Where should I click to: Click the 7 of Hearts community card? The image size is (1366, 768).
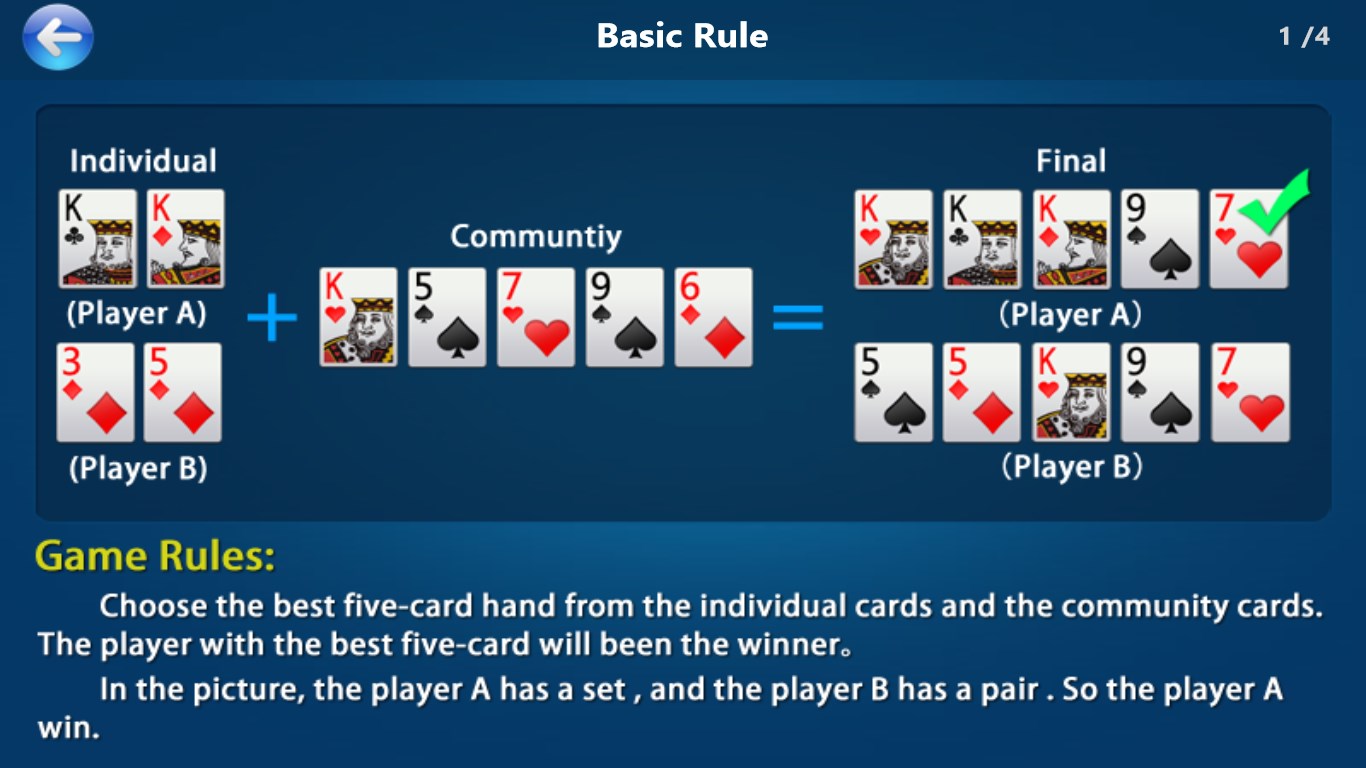click(535, 317)
